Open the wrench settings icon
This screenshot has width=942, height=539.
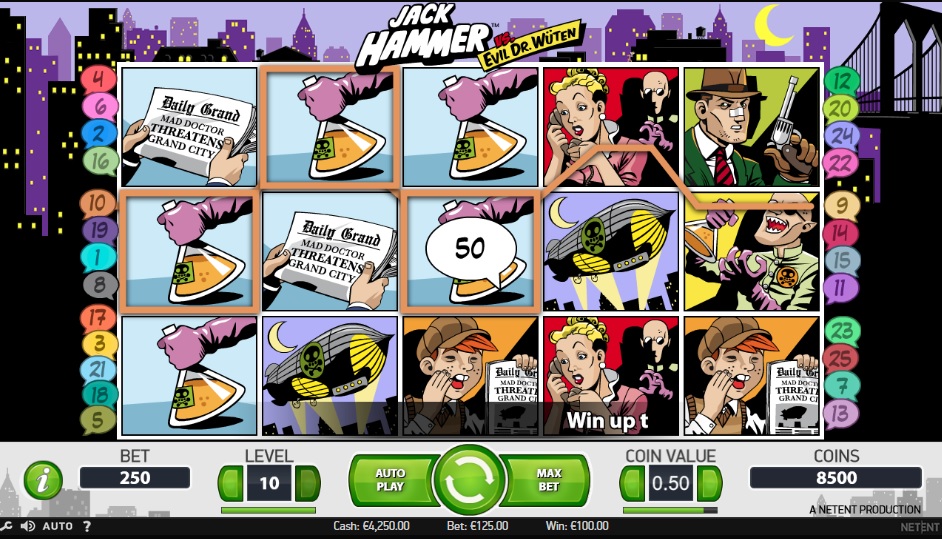coord(7,526)
